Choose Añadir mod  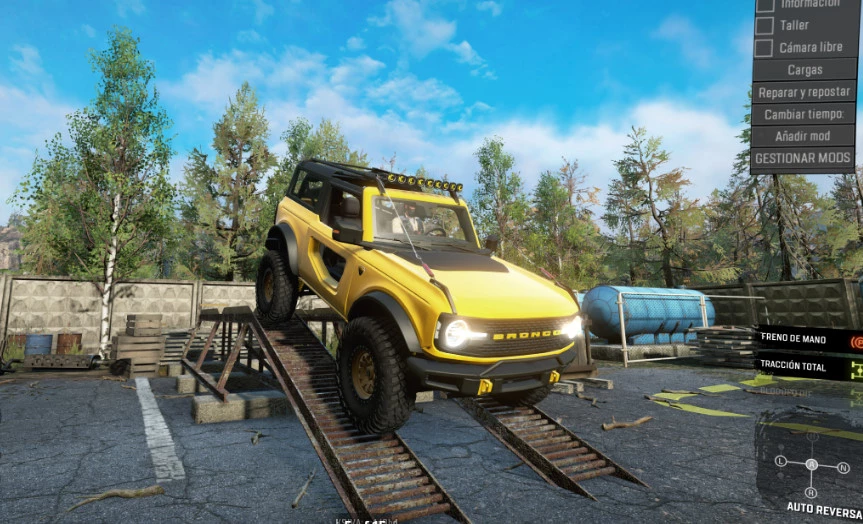(804, 136)
